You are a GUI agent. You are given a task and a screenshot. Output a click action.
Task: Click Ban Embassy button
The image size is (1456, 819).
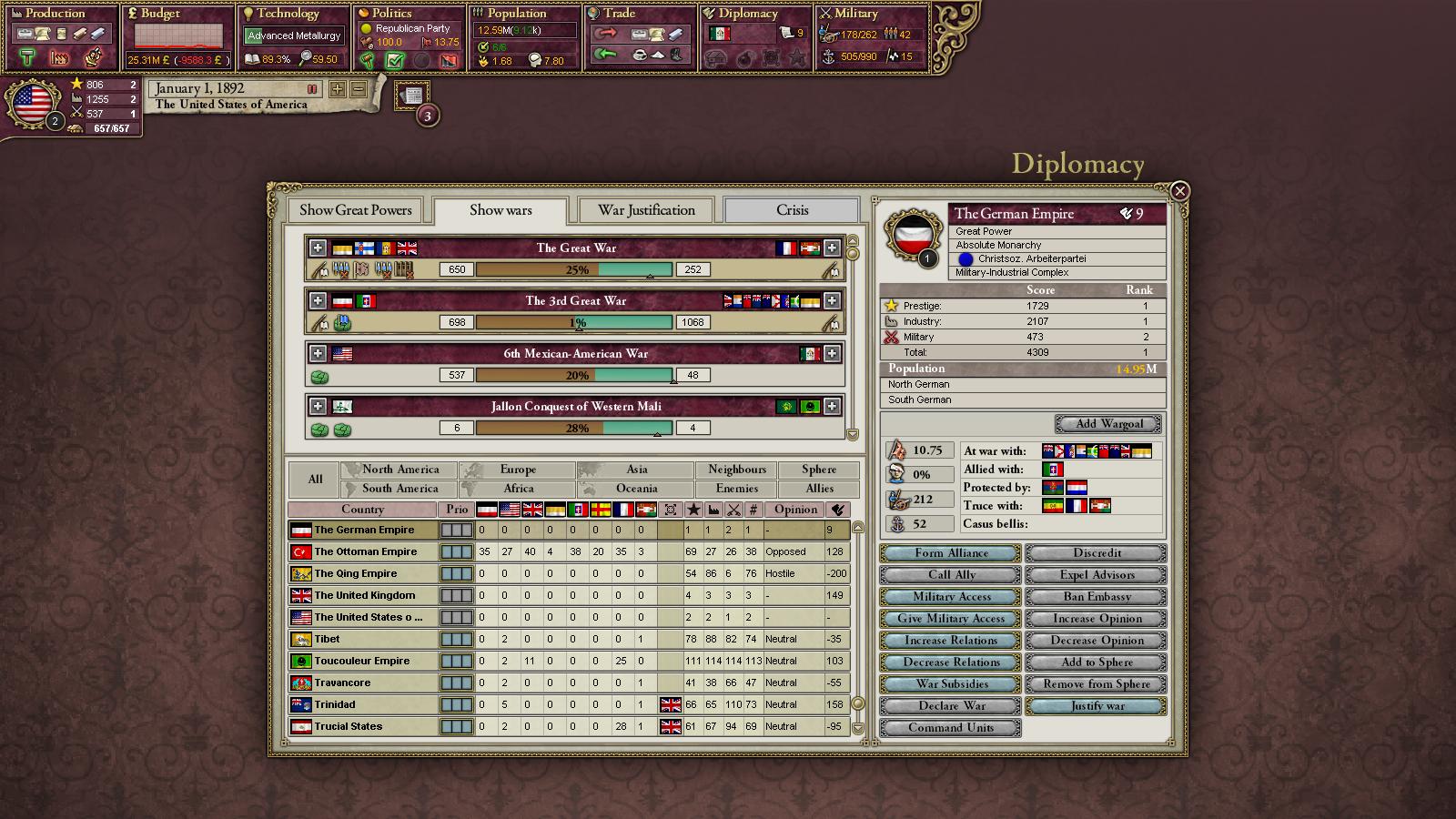pos(1097,597)
